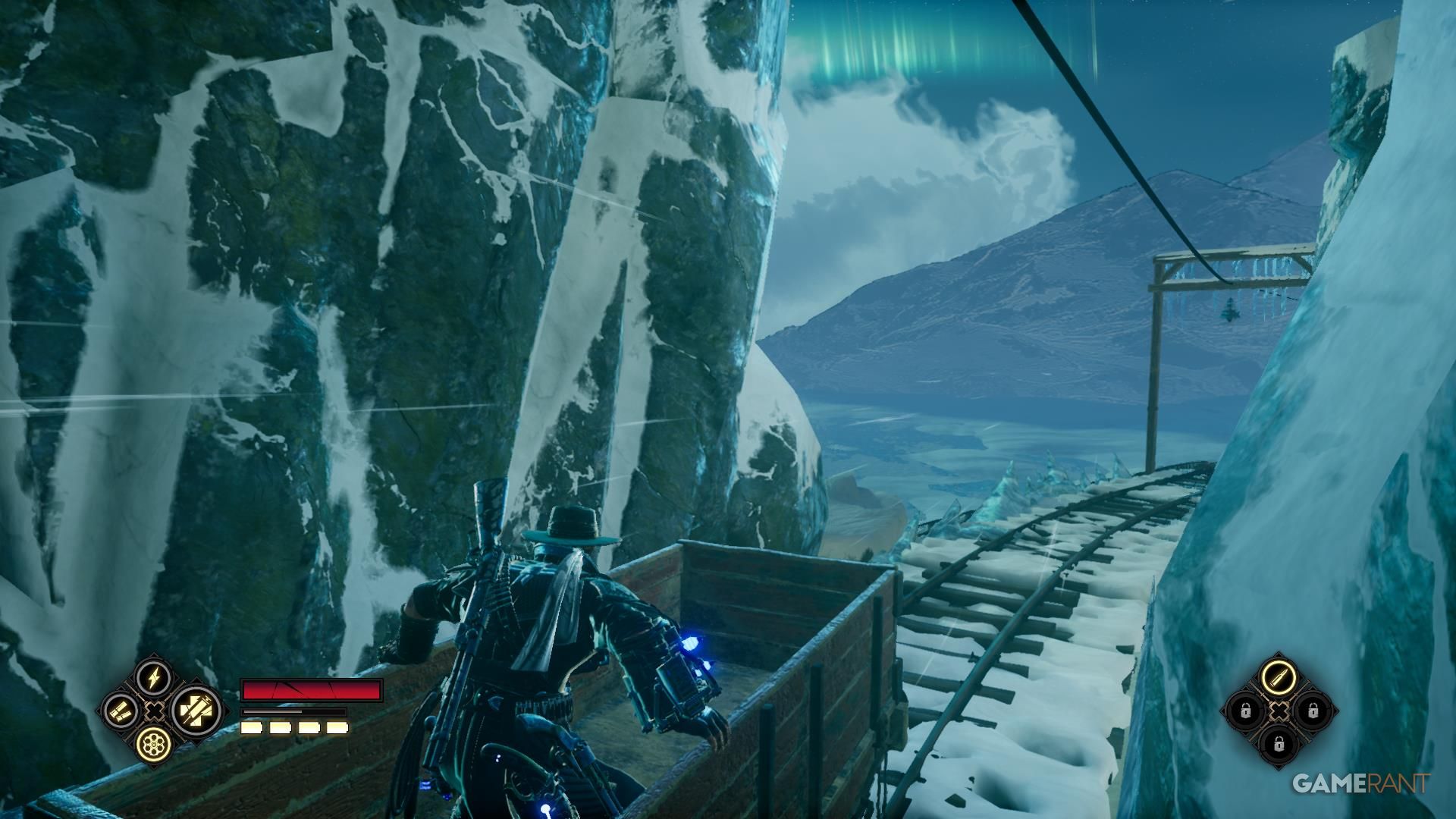Activate the lightning bolt ability icon
The width and height of the screenshot is (1456, 819).
[x=154, y=676]
